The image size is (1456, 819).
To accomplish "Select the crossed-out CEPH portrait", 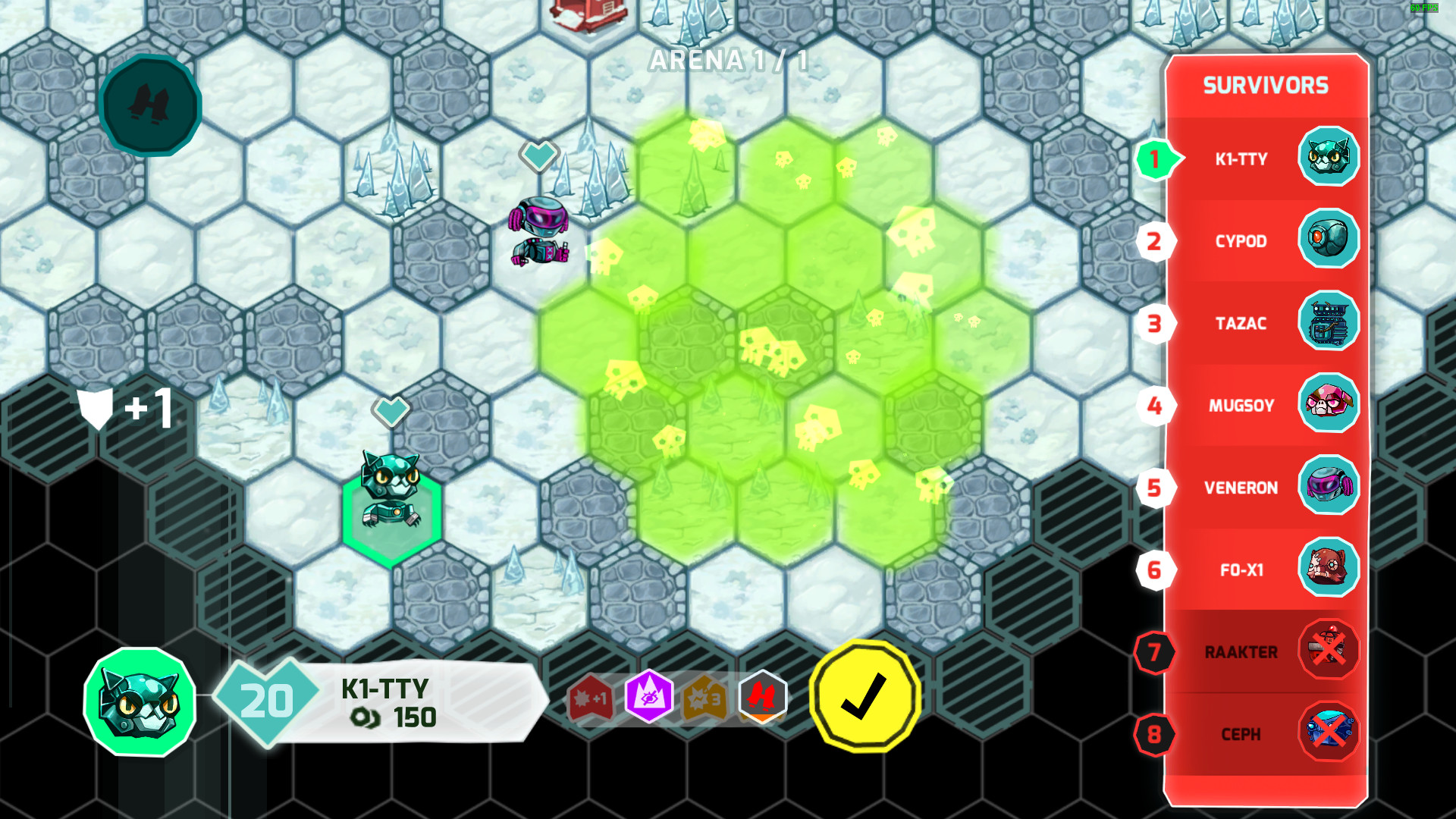I will [x=1328, y=733].
